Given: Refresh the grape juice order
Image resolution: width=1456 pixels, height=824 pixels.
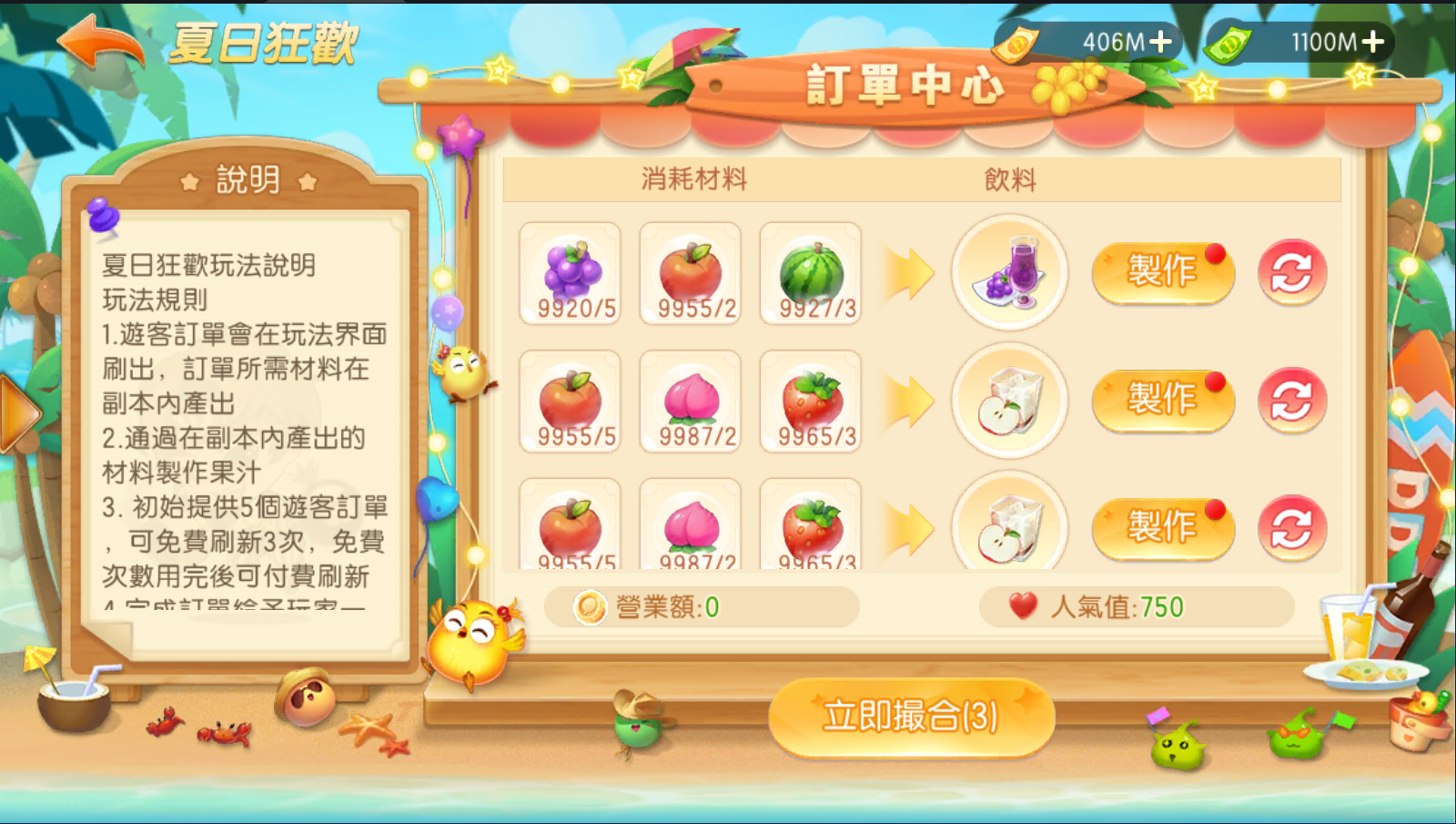Looking at the screenshot, I should (1291, 271).
